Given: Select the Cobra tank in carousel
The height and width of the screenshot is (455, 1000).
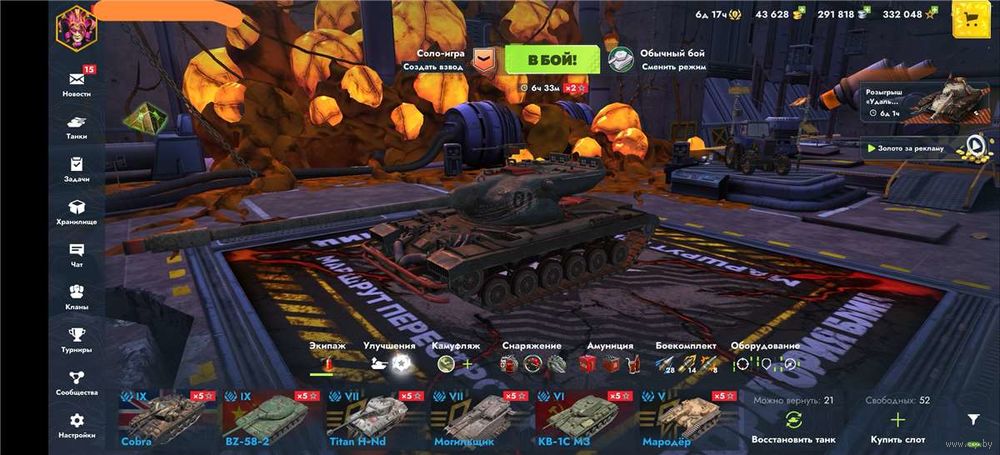Looking at the screenshot, I should point(164,418).
